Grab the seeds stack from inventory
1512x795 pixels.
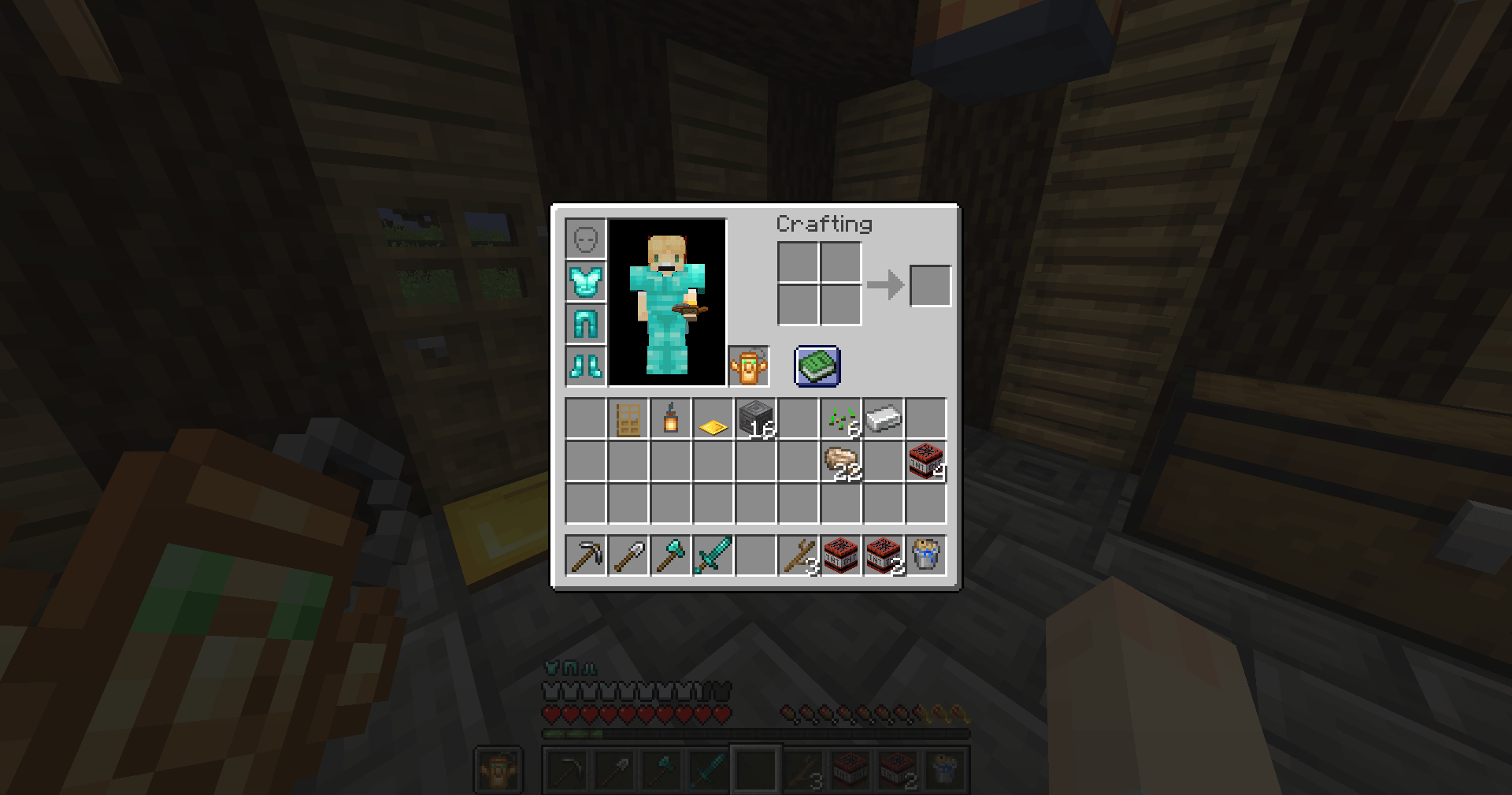[x=841, y=418]
